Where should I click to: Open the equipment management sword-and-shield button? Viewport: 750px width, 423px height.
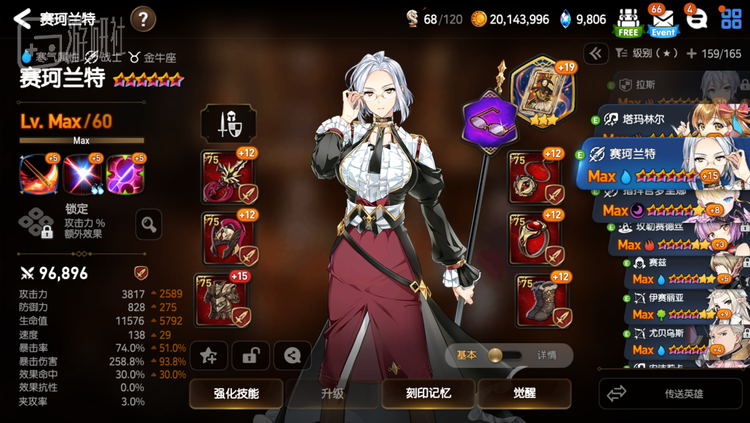click(222, 123)
